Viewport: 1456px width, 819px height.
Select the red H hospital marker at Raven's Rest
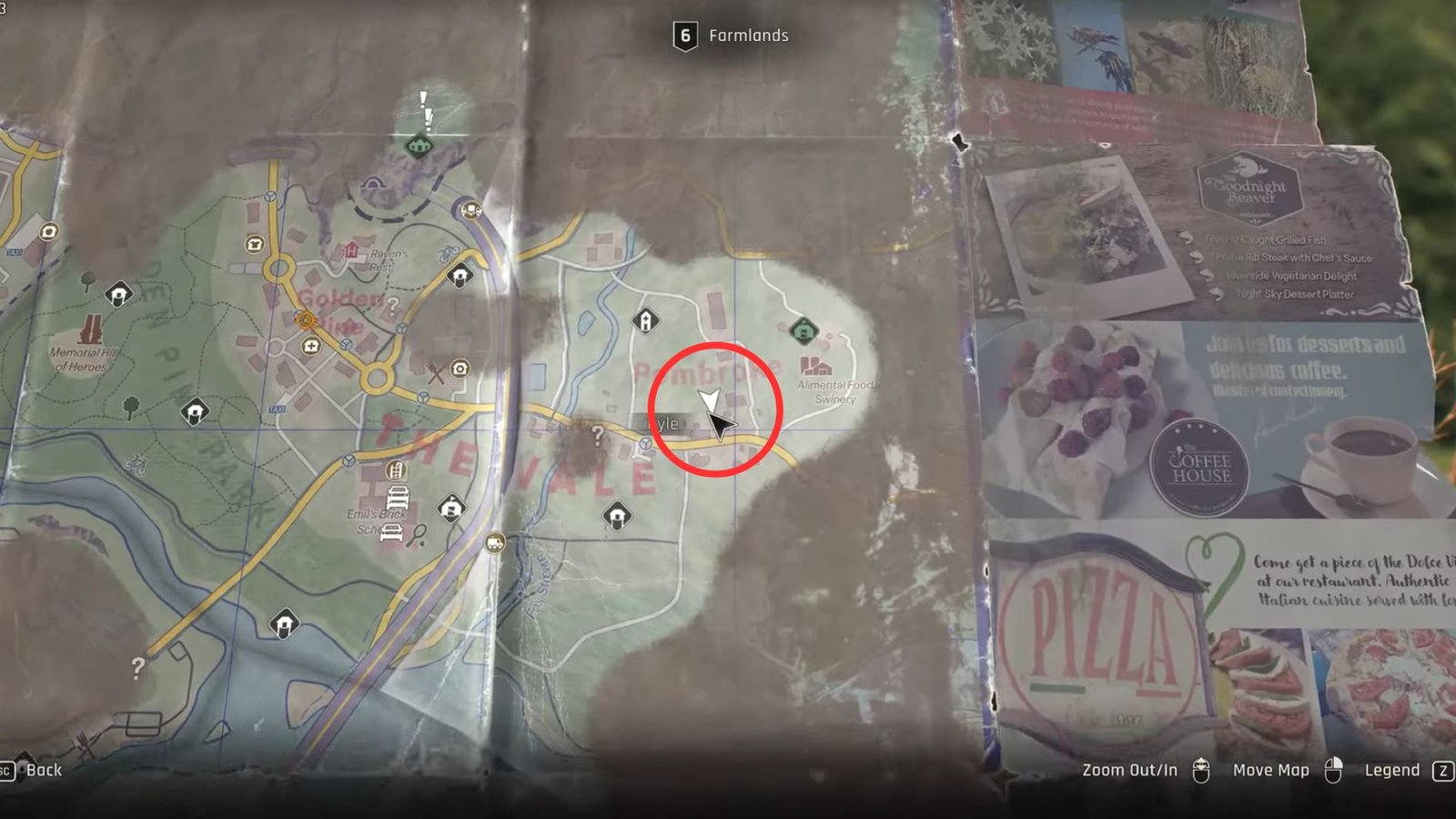pos(351,250)
